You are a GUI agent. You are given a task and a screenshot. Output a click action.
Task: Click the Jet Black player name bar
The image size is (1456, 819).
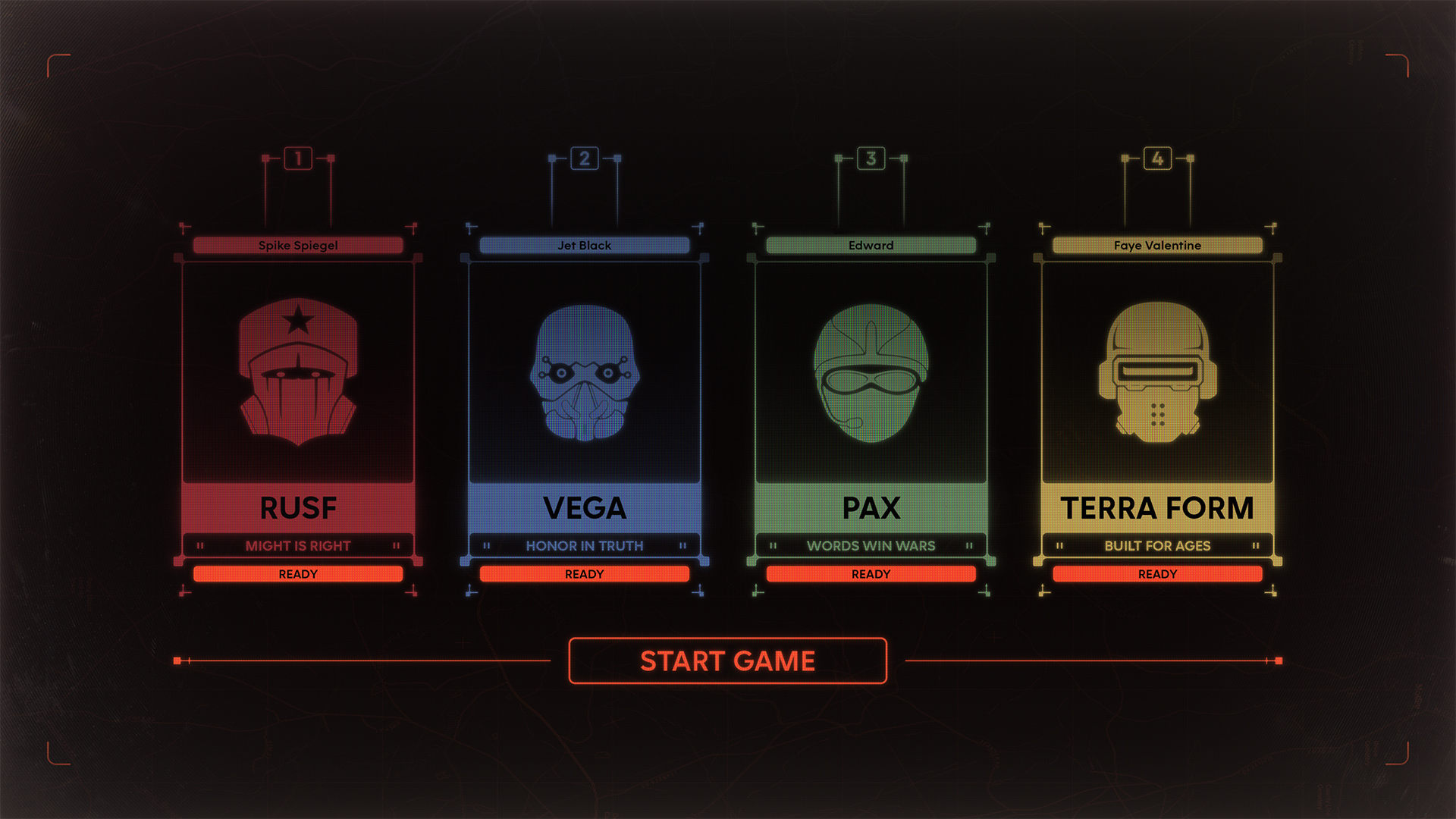click(584, 245)
